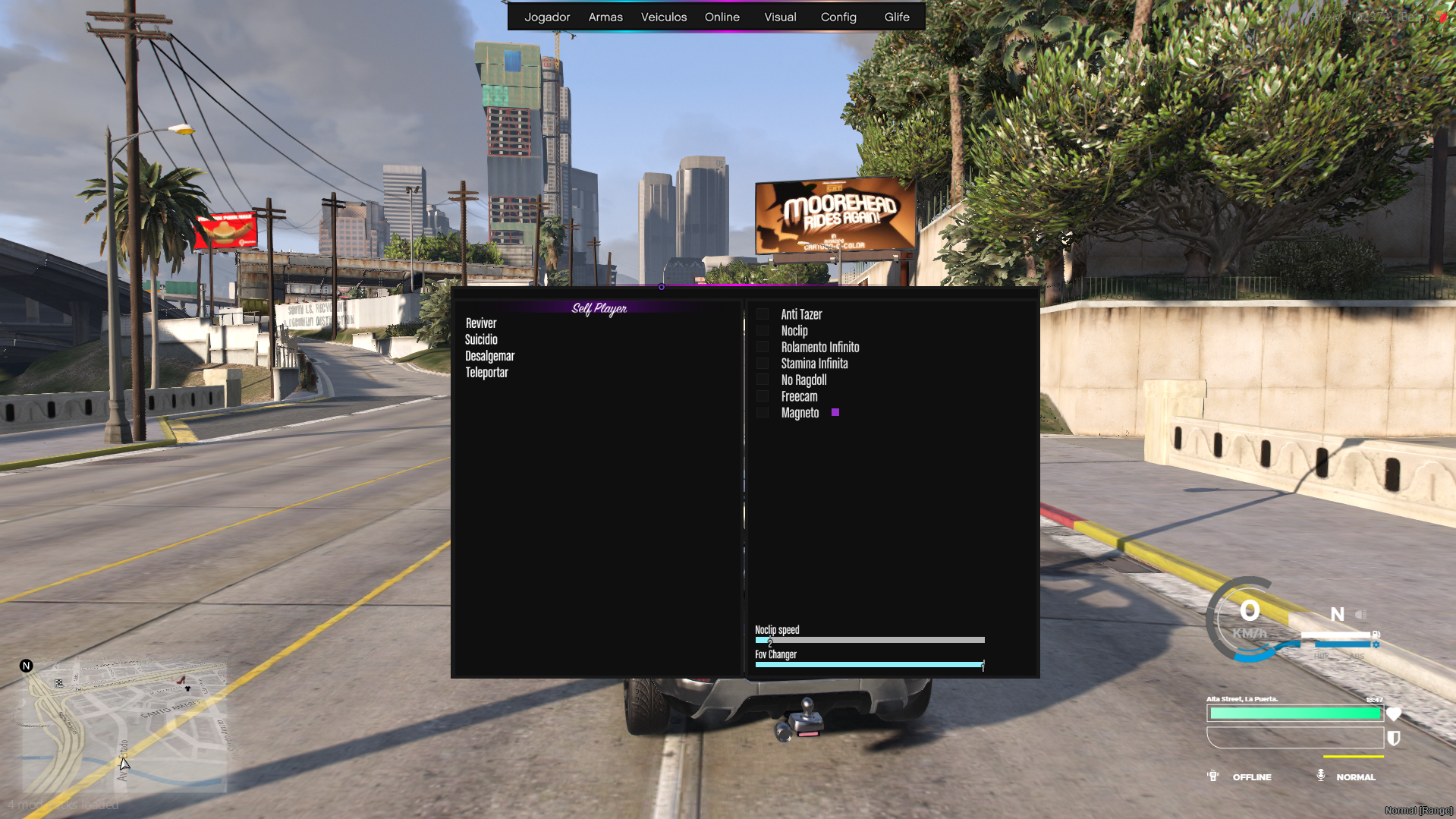
Task: Expand the Online menu
Action: pos(722,17)
